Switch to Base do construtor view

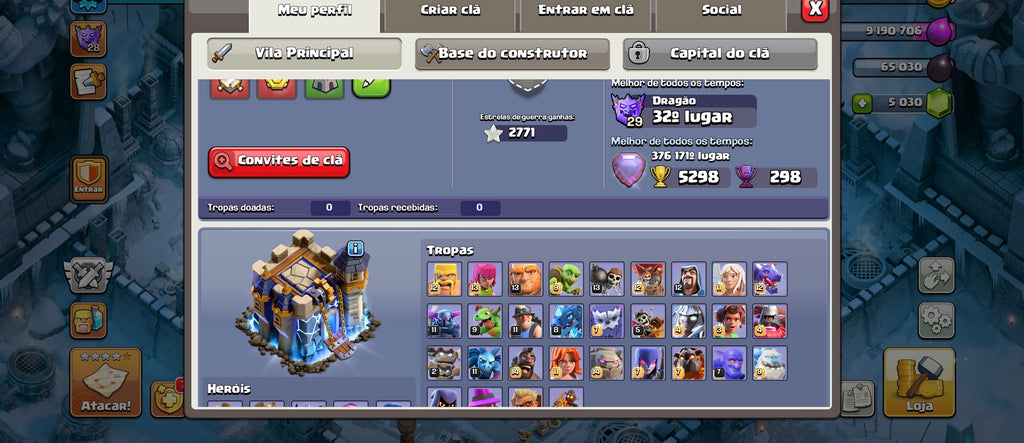[x=512, y=53]
